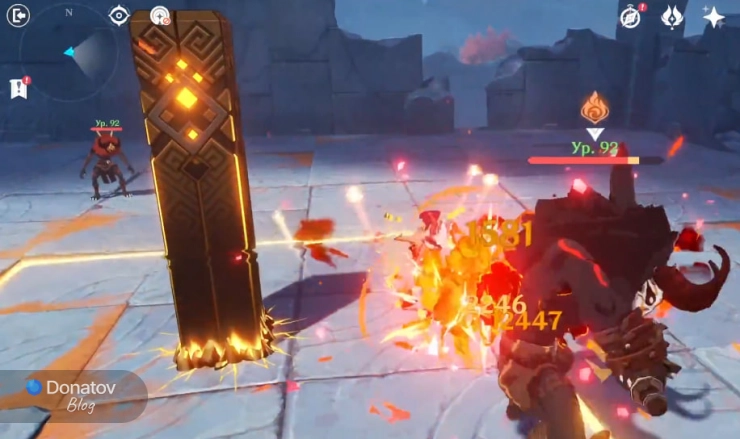The image size is (740, 439).
Task: Open the winged Battle Pass icon
Action: coord(672,16)
